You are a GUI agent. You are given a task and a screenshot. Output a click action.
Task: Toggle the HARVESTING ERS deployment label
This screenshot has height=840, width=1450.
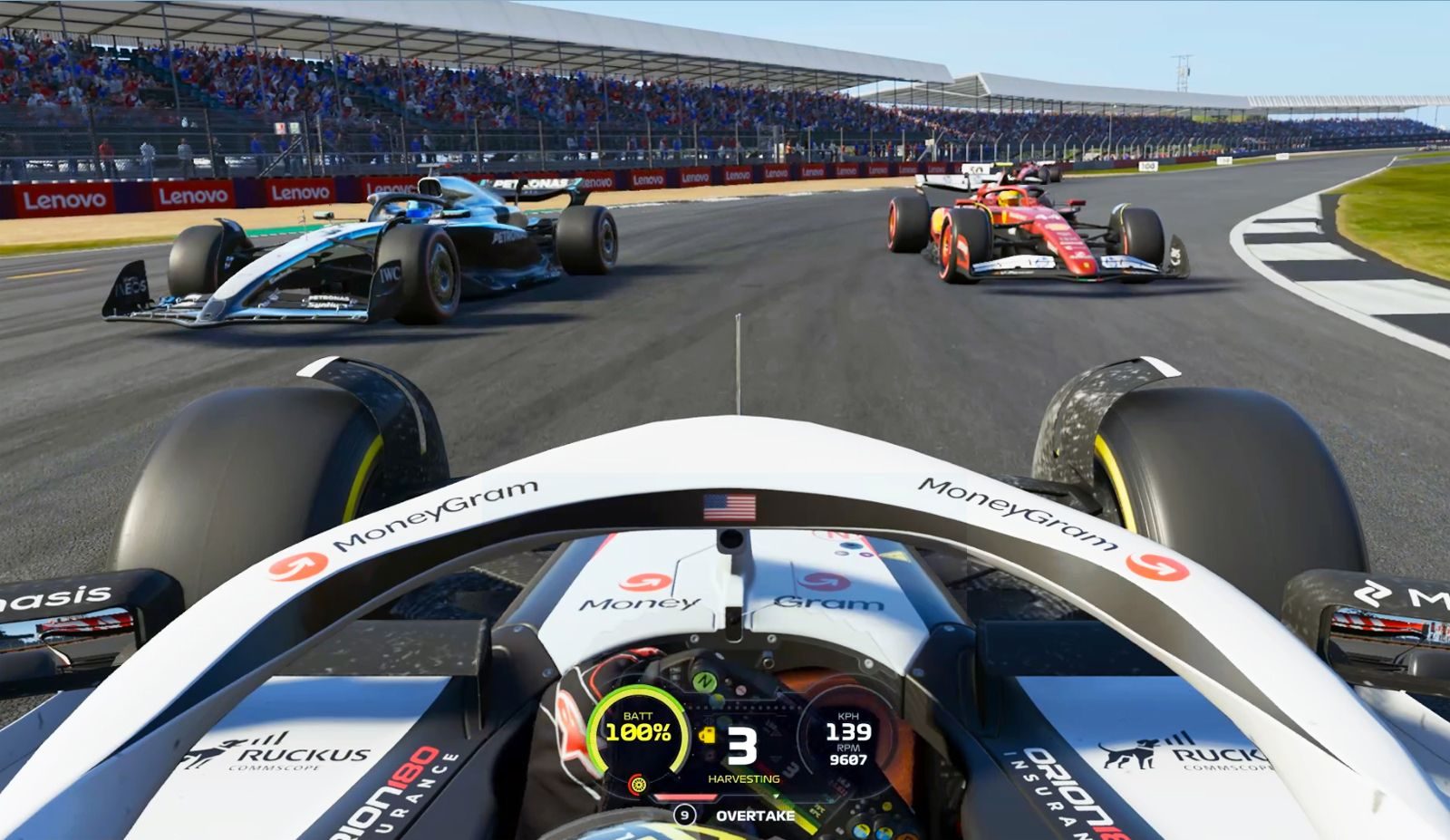point(744,779)
